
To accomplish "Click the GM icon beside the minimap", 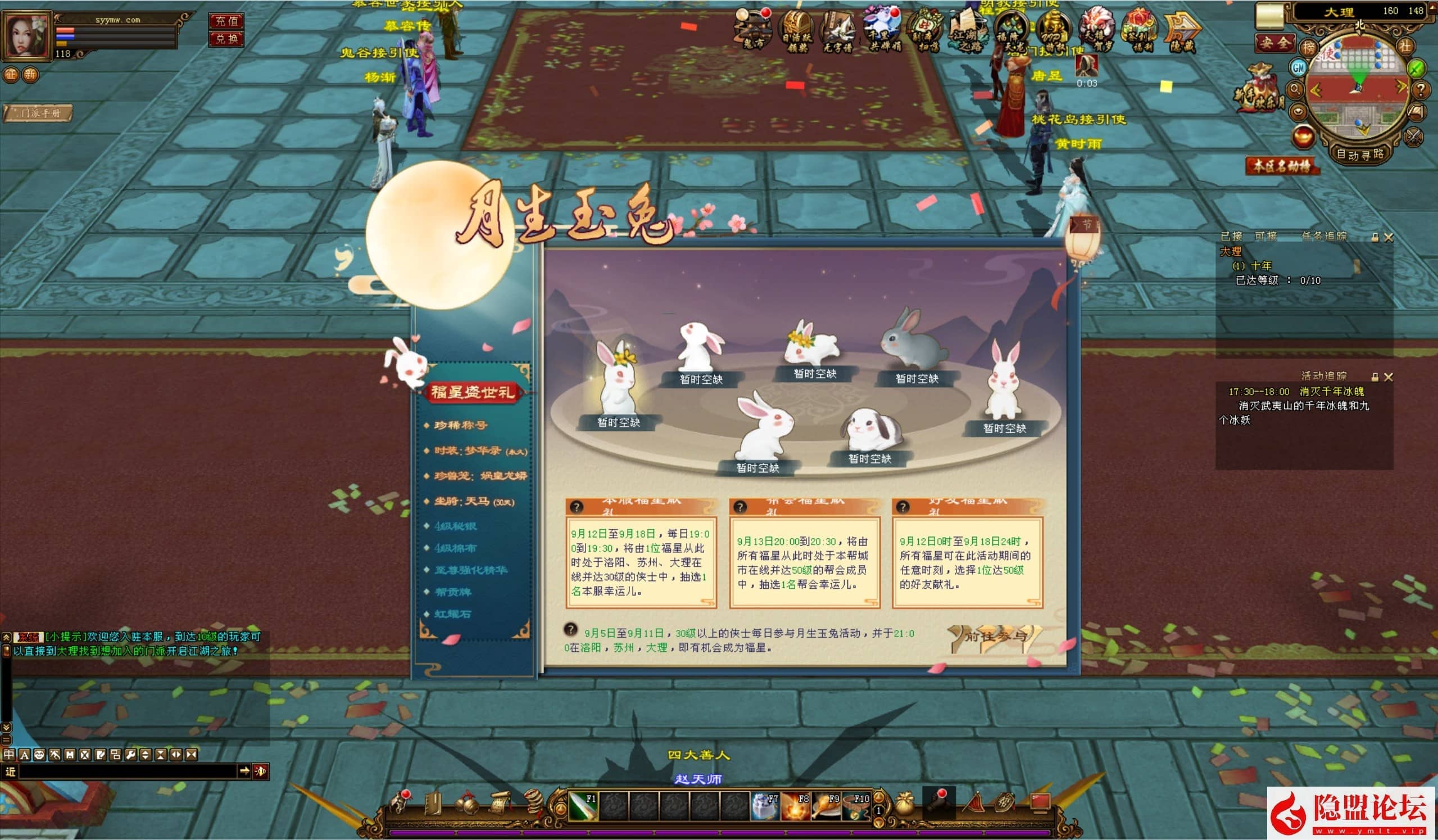I will coord(1299,69).
